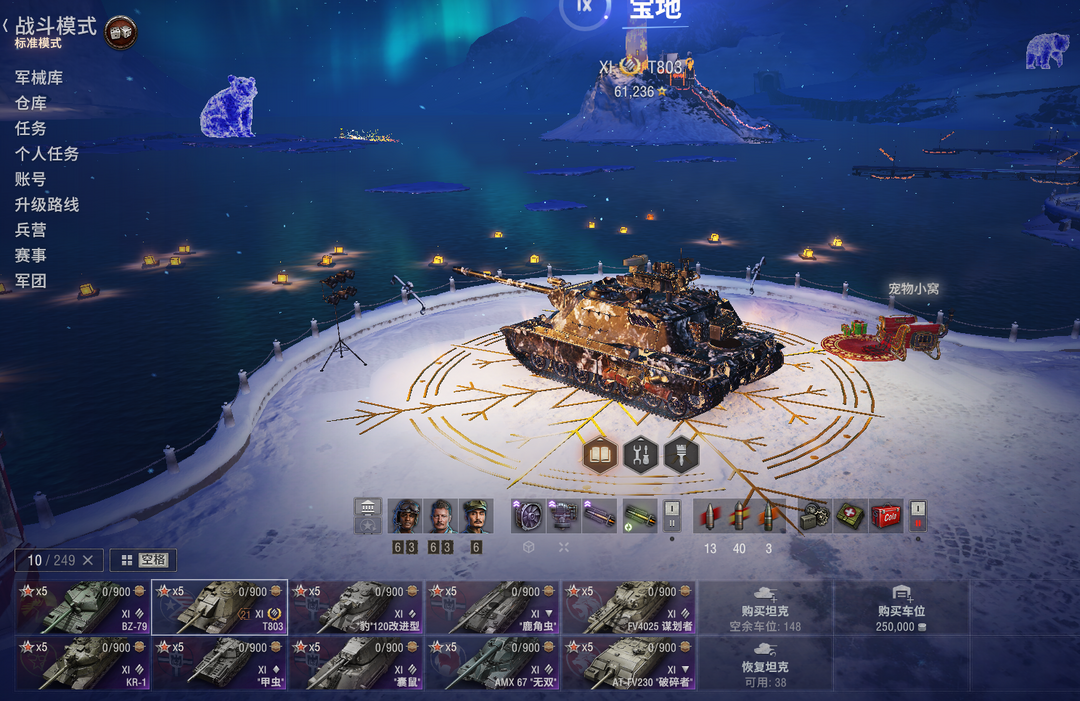This screenshot has width=1080, height=701.
Task: Select the 个人任务 personal missions entry
Action: point(47,154)
